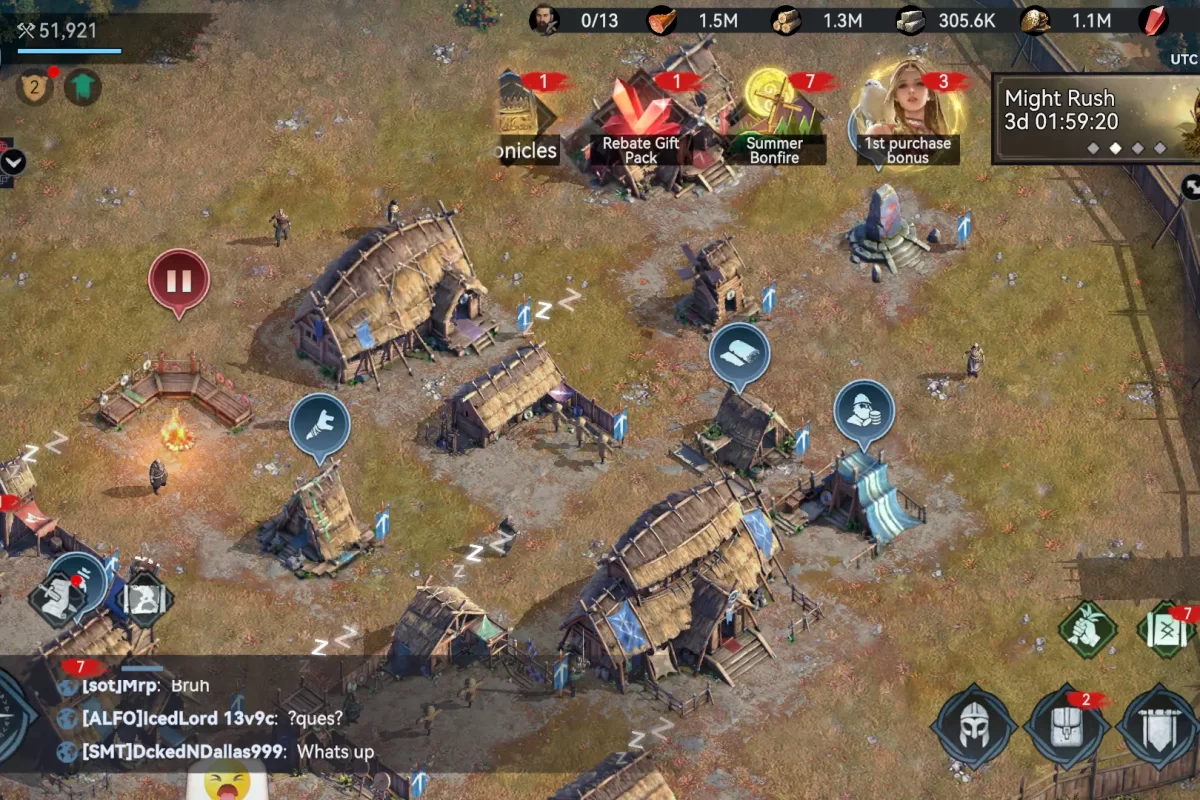The height and width of the screenshot is (800, 1200).
Task: Tap the green rune scroll icon
Action: 1168,631
